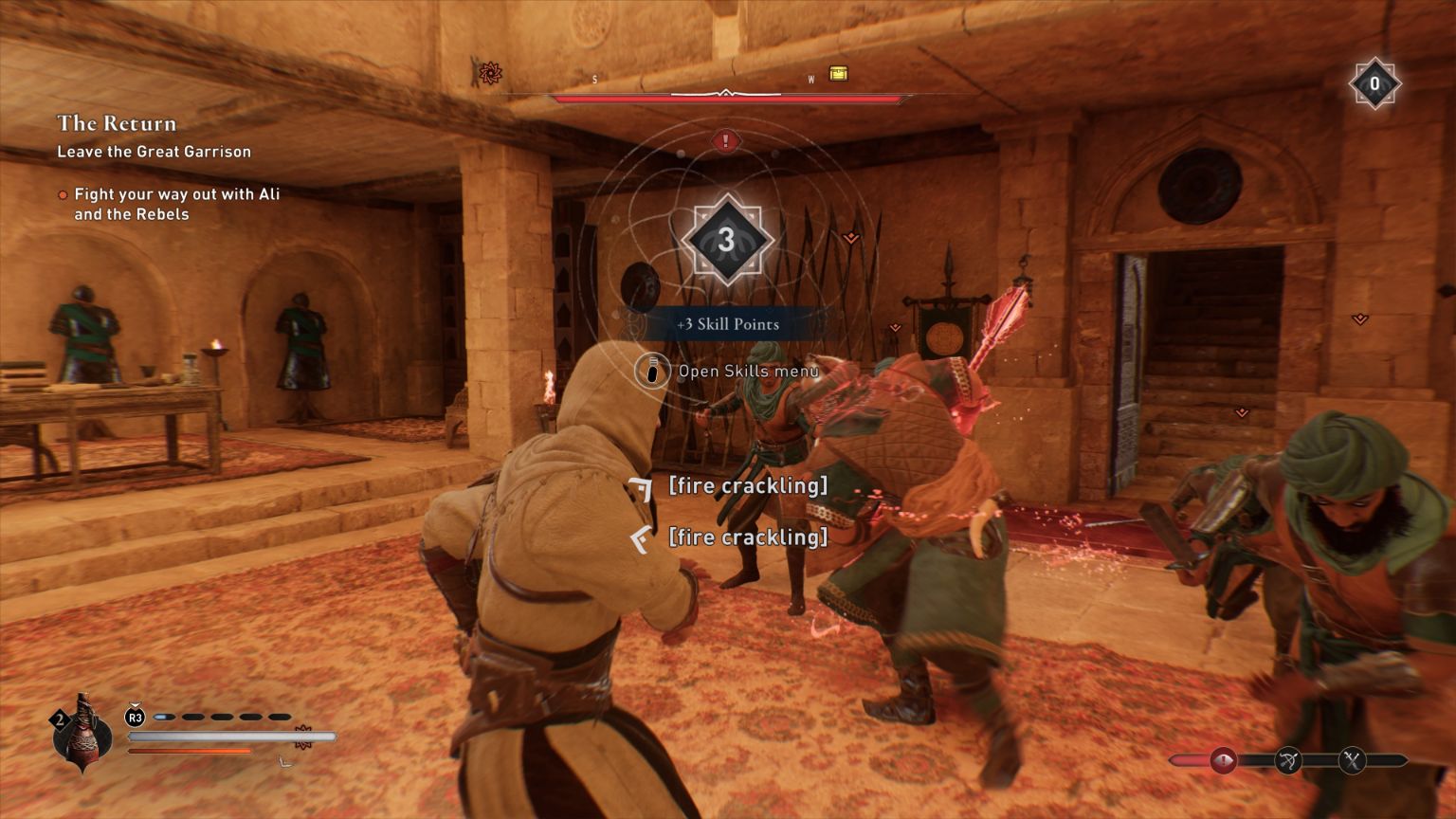
Task: Select the throwing knife tool icon
Action: point(83,737)
